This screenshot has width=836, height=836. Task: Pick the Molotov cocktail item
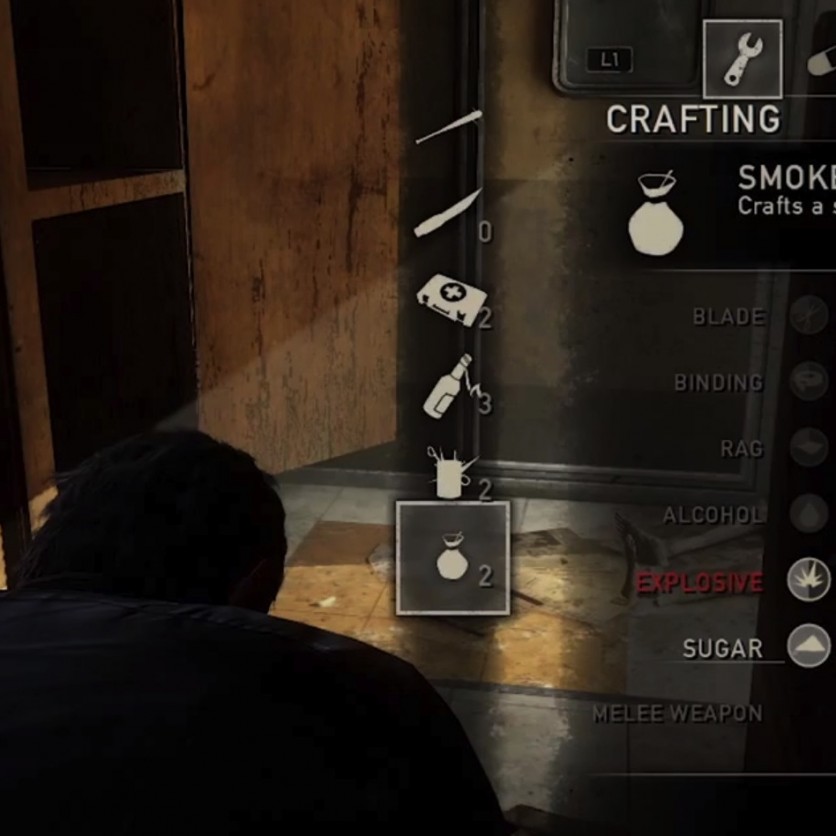(450, 385)
